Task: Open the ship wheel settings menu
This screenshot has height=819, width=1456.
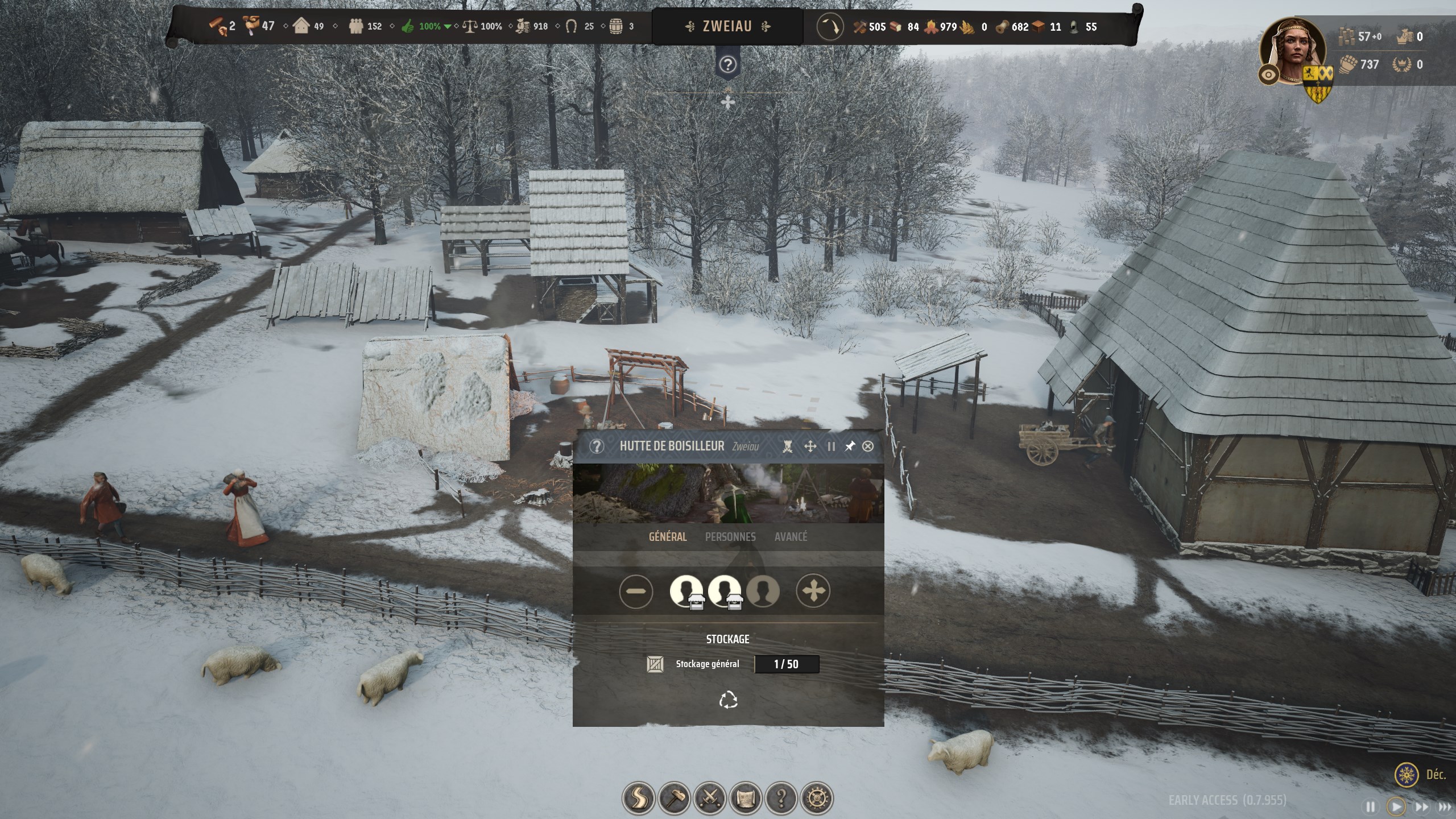Action: click(817, 798)
